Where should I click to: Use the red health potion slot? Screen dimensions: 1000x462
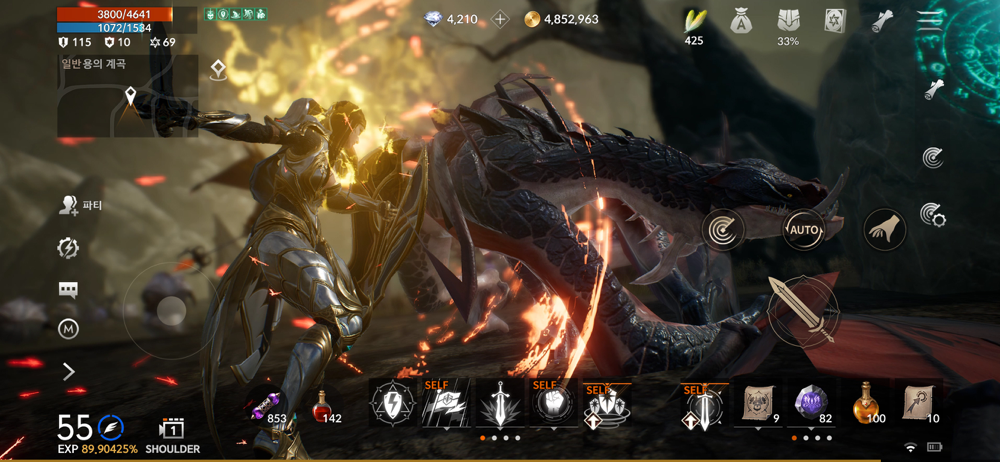coord(322,405)
